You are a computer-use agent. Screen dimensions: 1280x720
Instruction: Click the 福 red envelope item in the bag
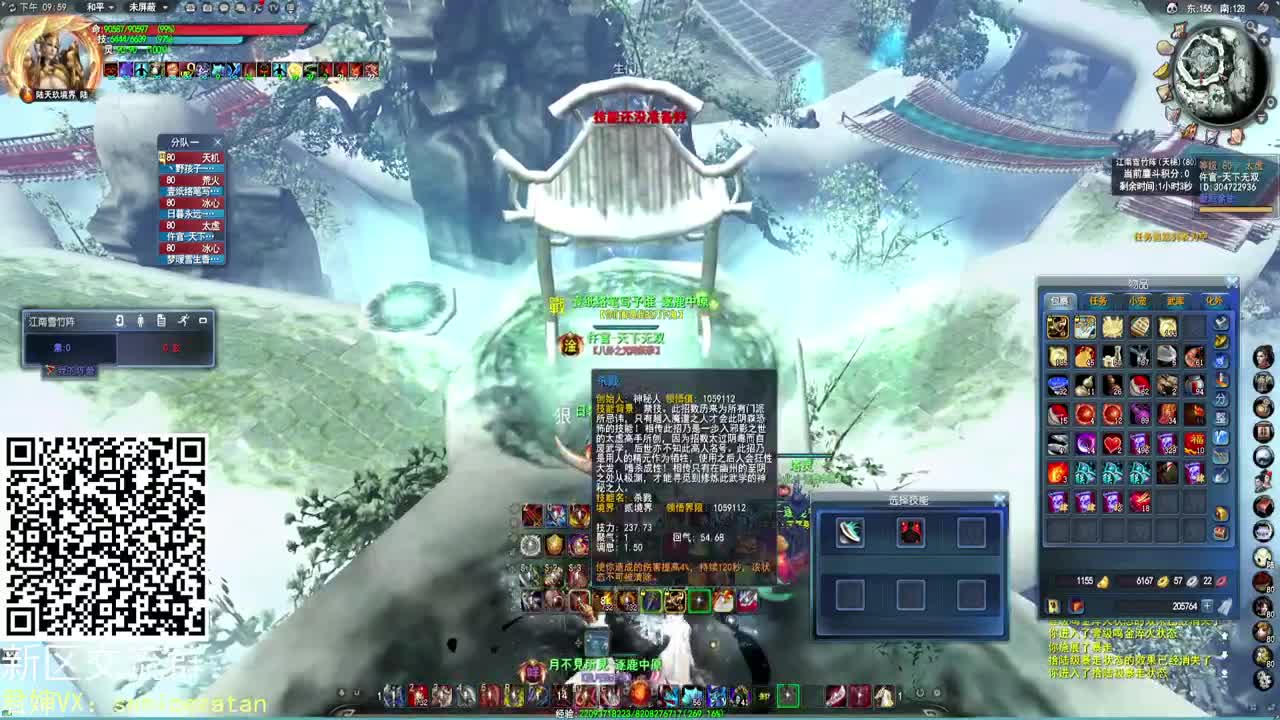click(1193, 441)
